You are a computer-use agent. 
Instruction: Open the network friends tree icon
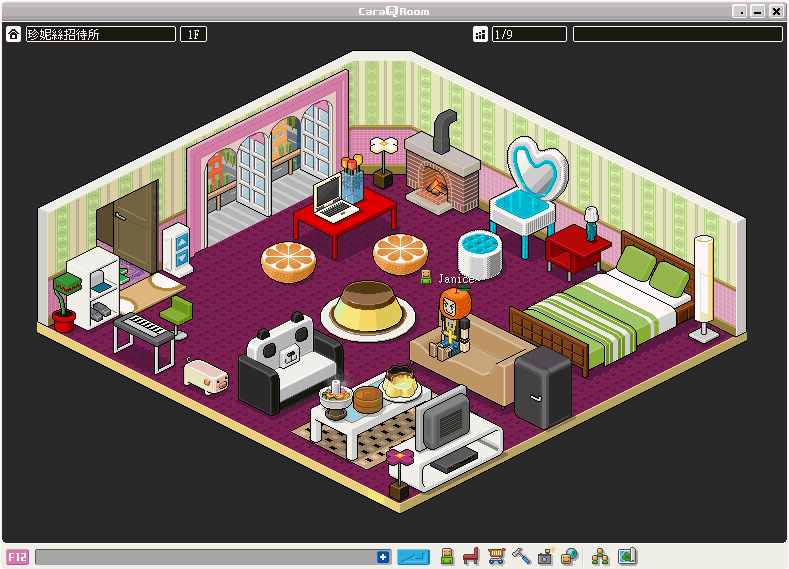(600, 557)
